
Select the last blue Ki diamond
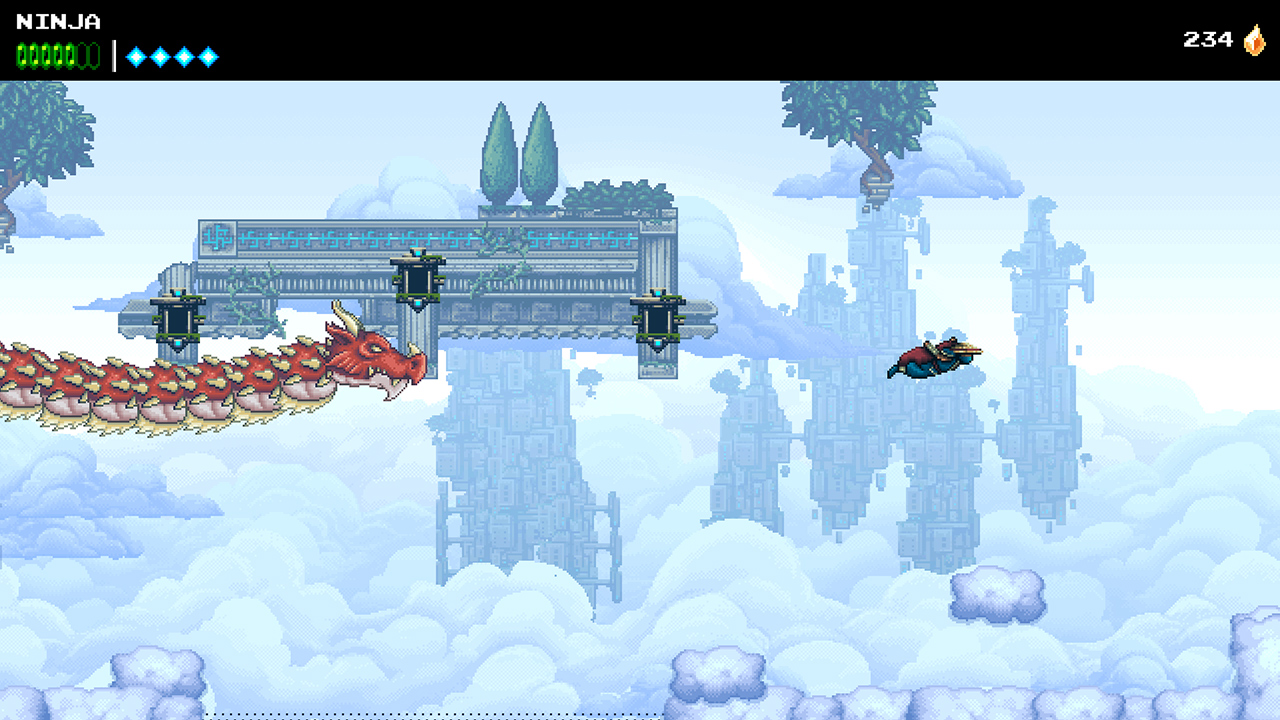pos(208,56)
